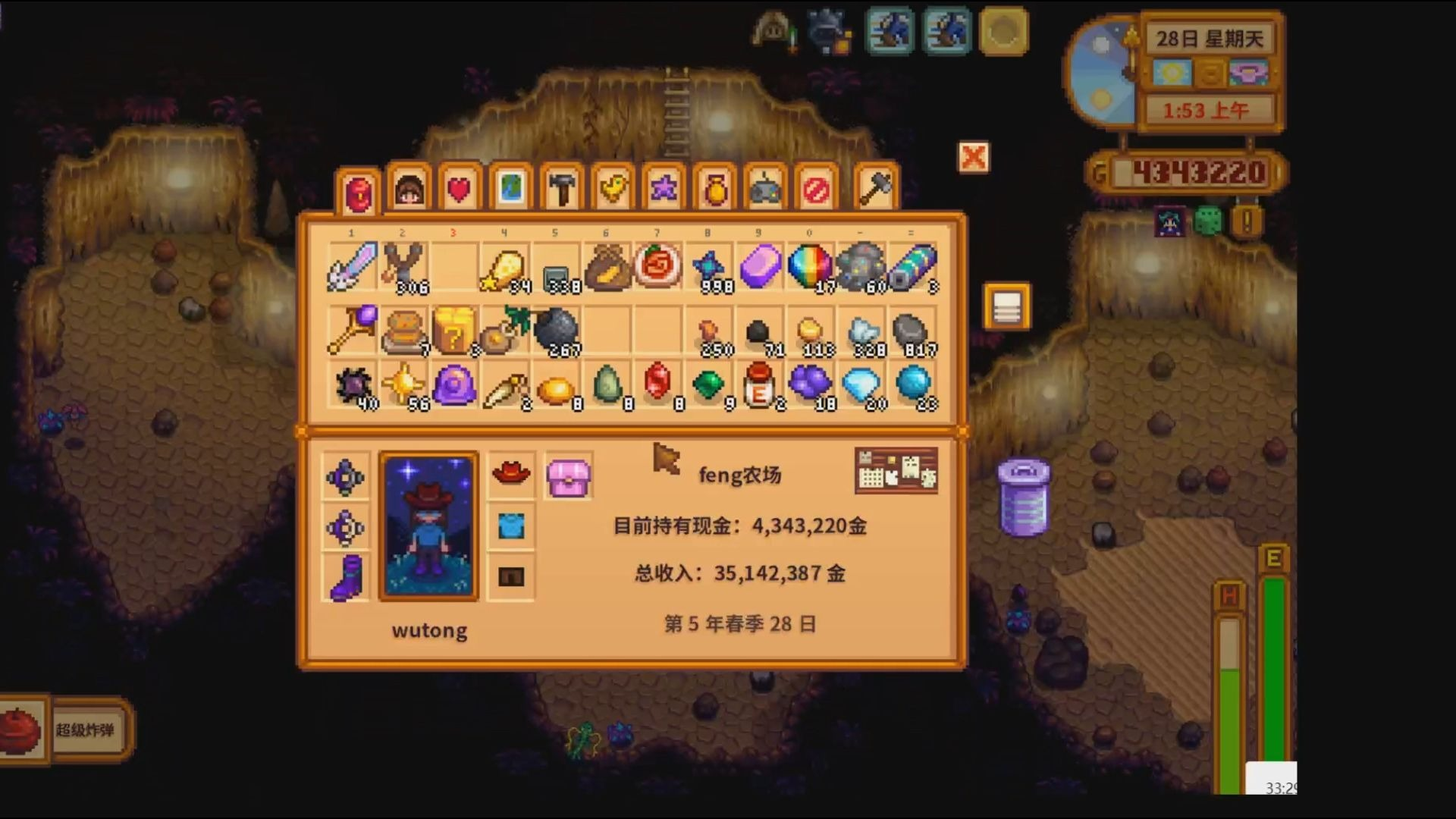Select the prismatic shard in the top row
The width and height of the screenshot is (1456, 819).
coord(810,265)
